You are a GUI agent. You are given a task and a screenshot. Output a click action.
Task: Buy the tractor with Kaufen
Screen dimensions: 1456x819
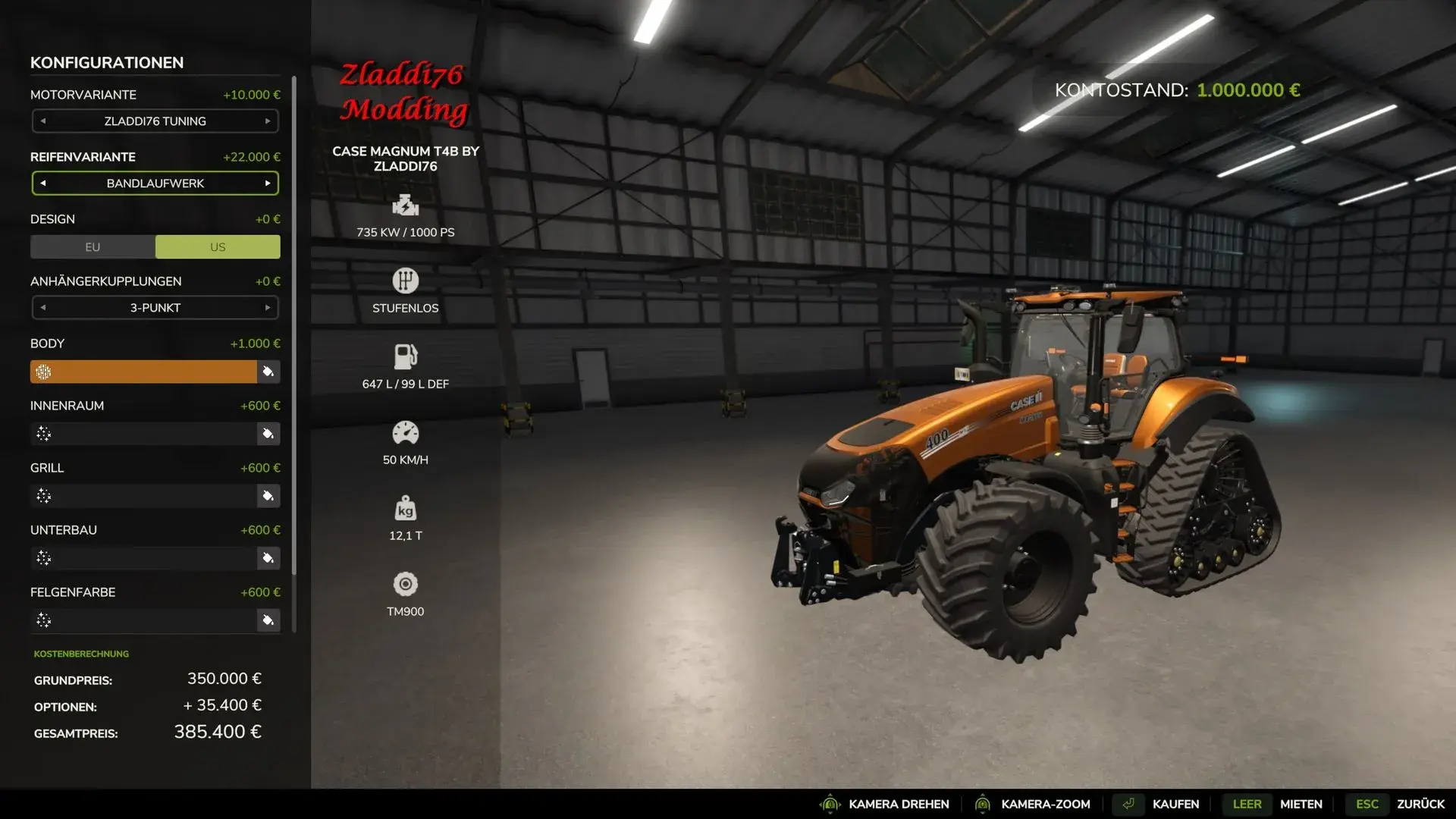coord(1175,804)
